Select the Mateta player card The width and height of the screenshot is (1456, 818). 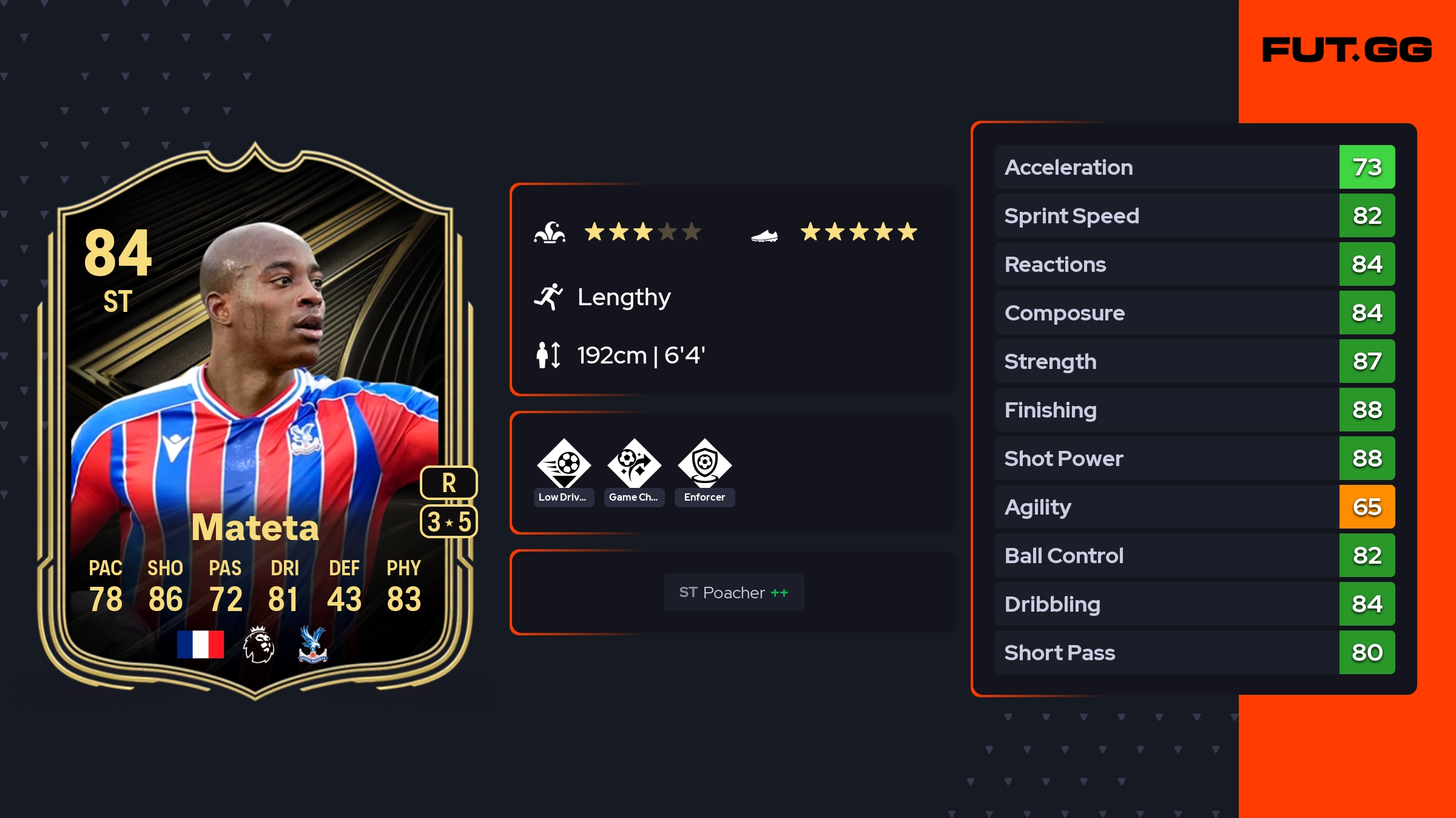255,425
